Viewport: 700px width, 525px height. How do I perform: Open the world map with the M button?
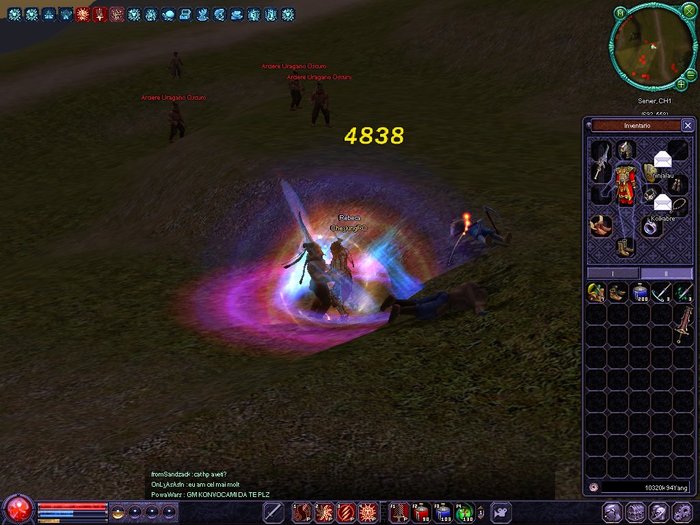(x=620, y=12)
